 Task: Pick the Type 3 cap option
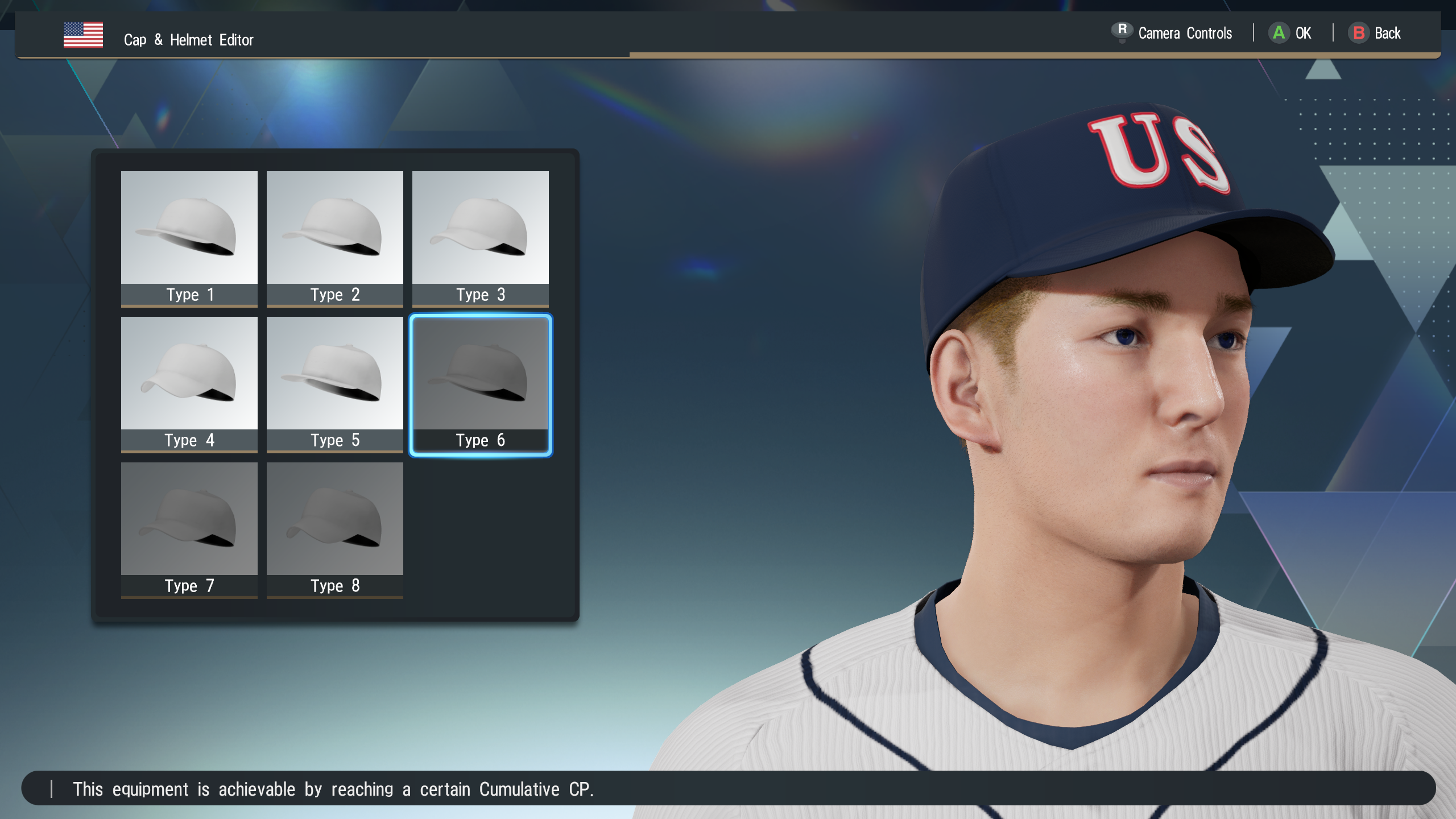click(x=480, y=238)
